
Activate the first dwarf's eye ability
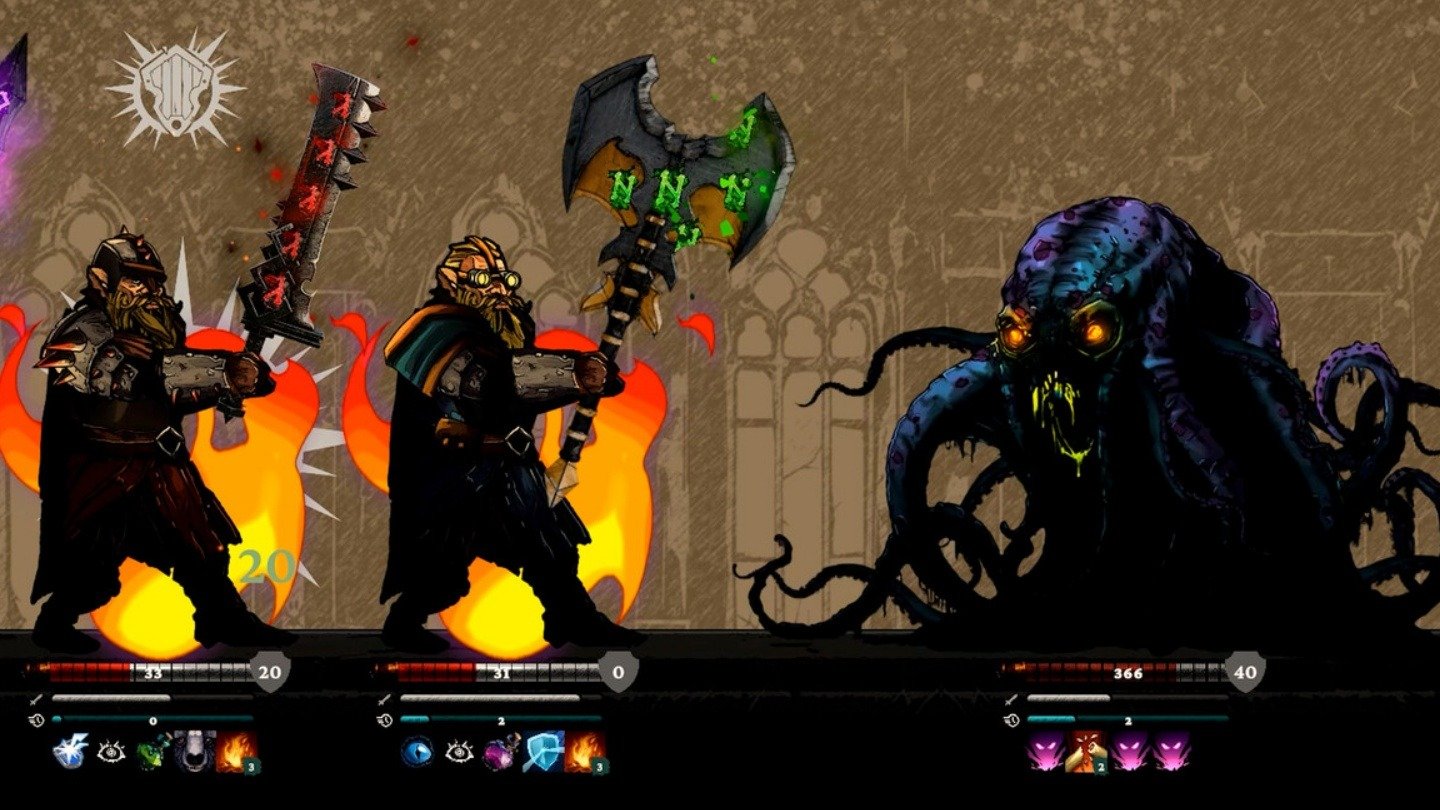click(112, 750)
